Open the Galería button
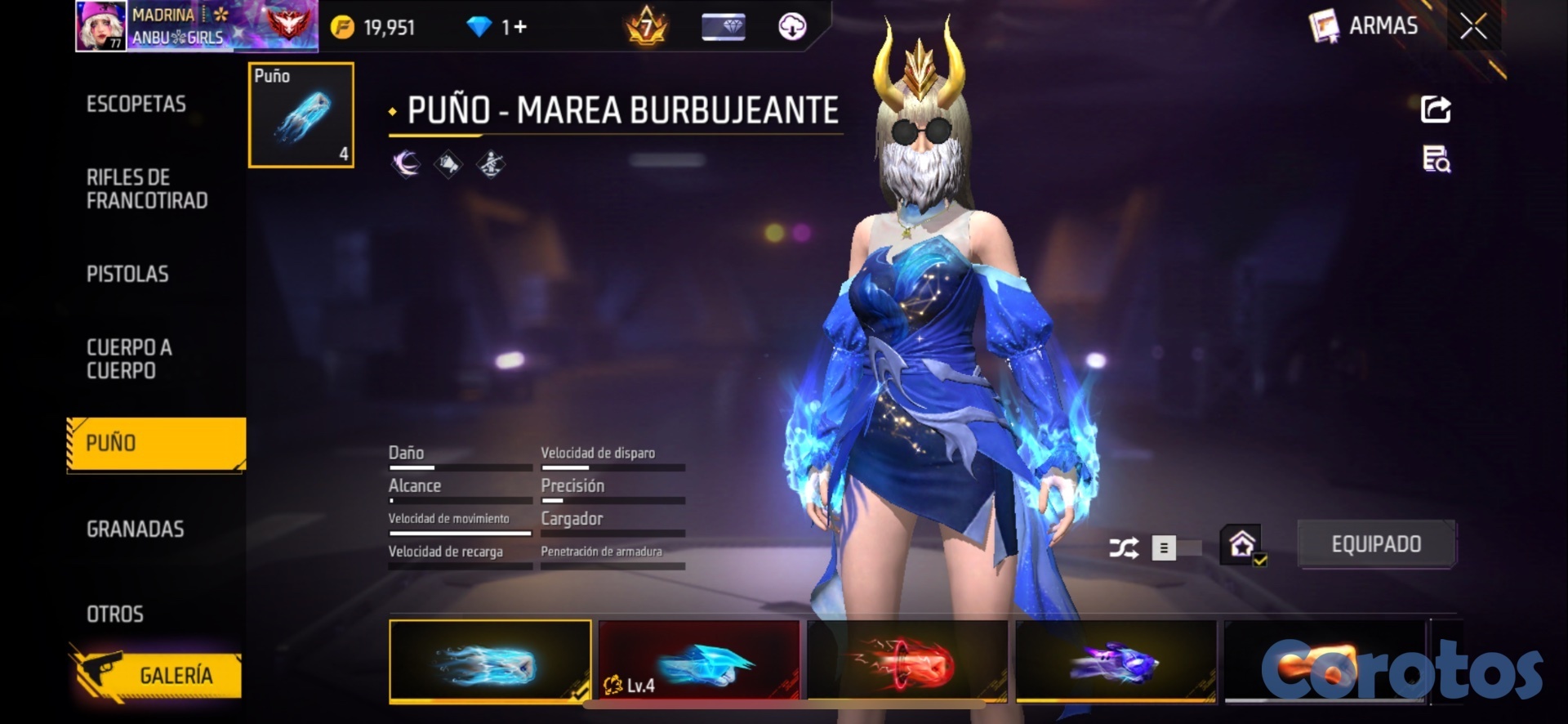The height and width of the screenshot is (724, 1568). (x=157, y=675)
